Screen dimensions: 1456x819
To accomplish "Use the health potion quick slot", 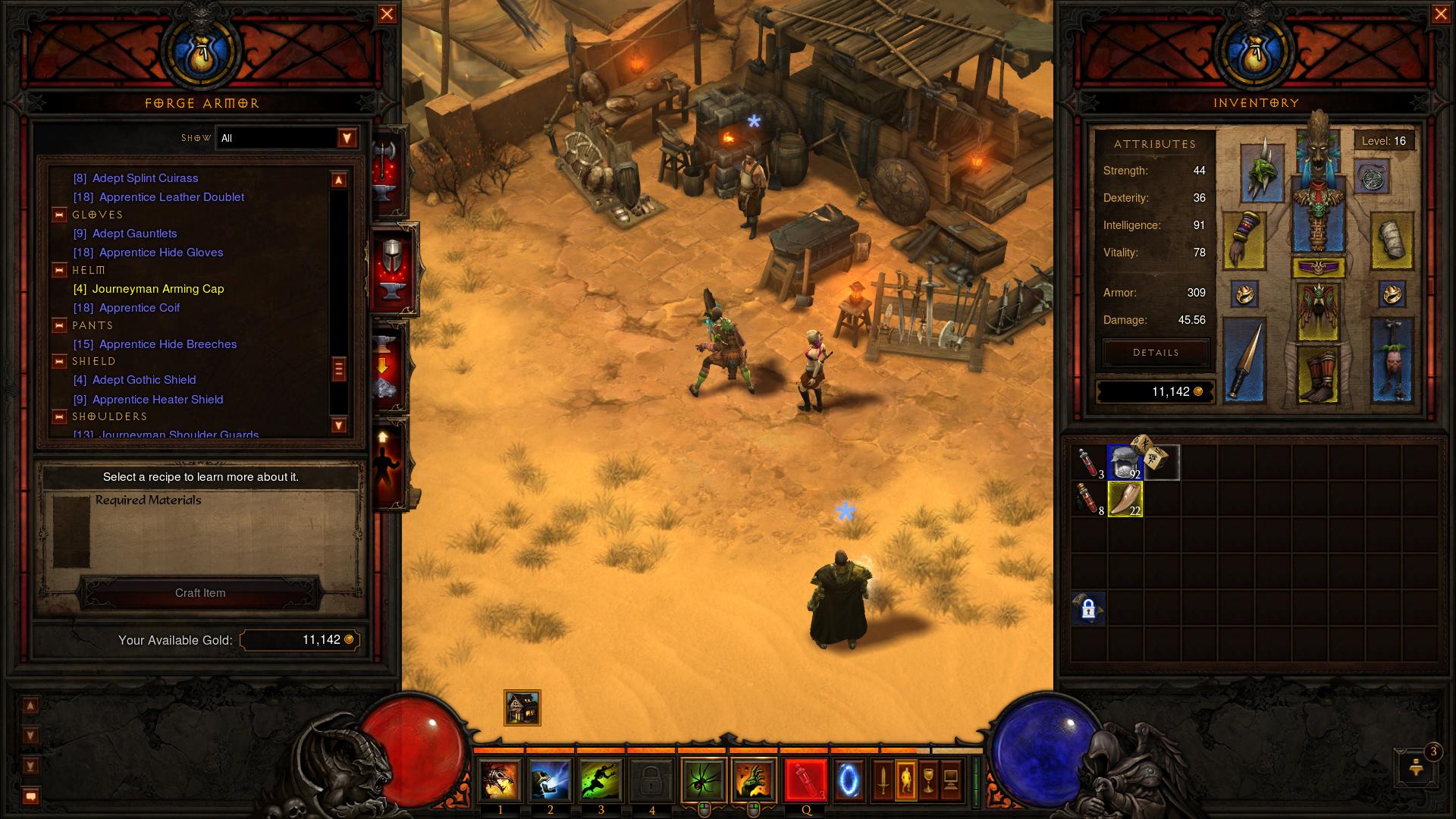I will click(805, 780).
